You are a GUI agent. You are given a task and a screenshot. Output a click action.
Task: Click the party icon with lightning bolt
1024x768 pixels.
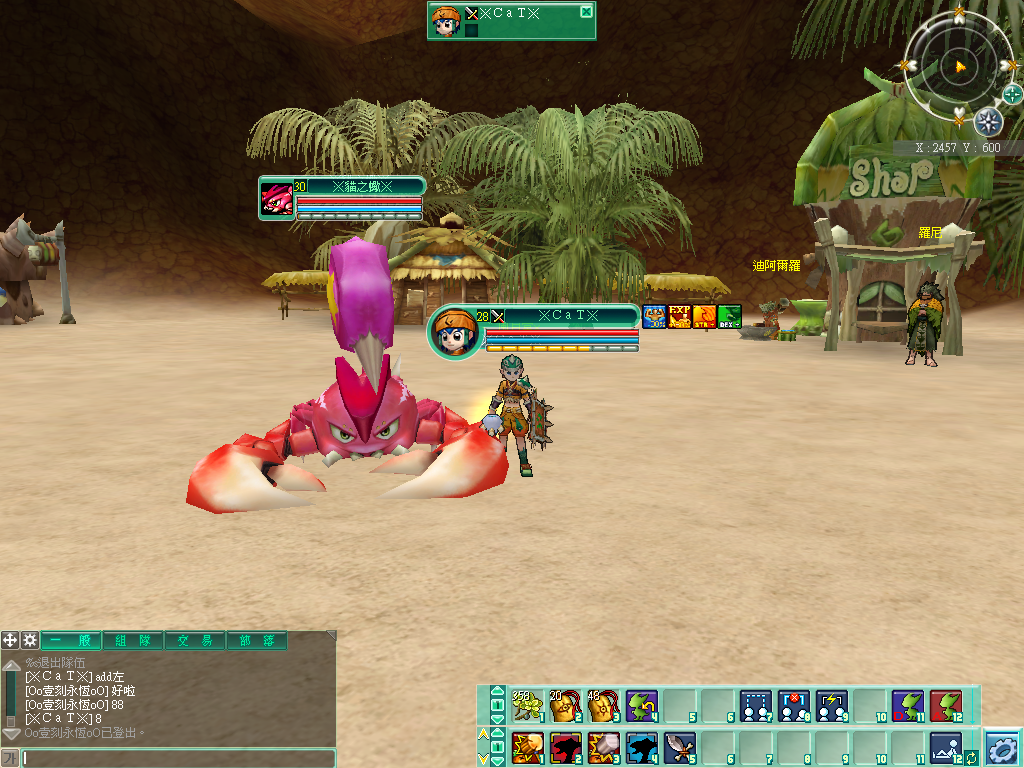pyautogui.click(x=831, y=706)
